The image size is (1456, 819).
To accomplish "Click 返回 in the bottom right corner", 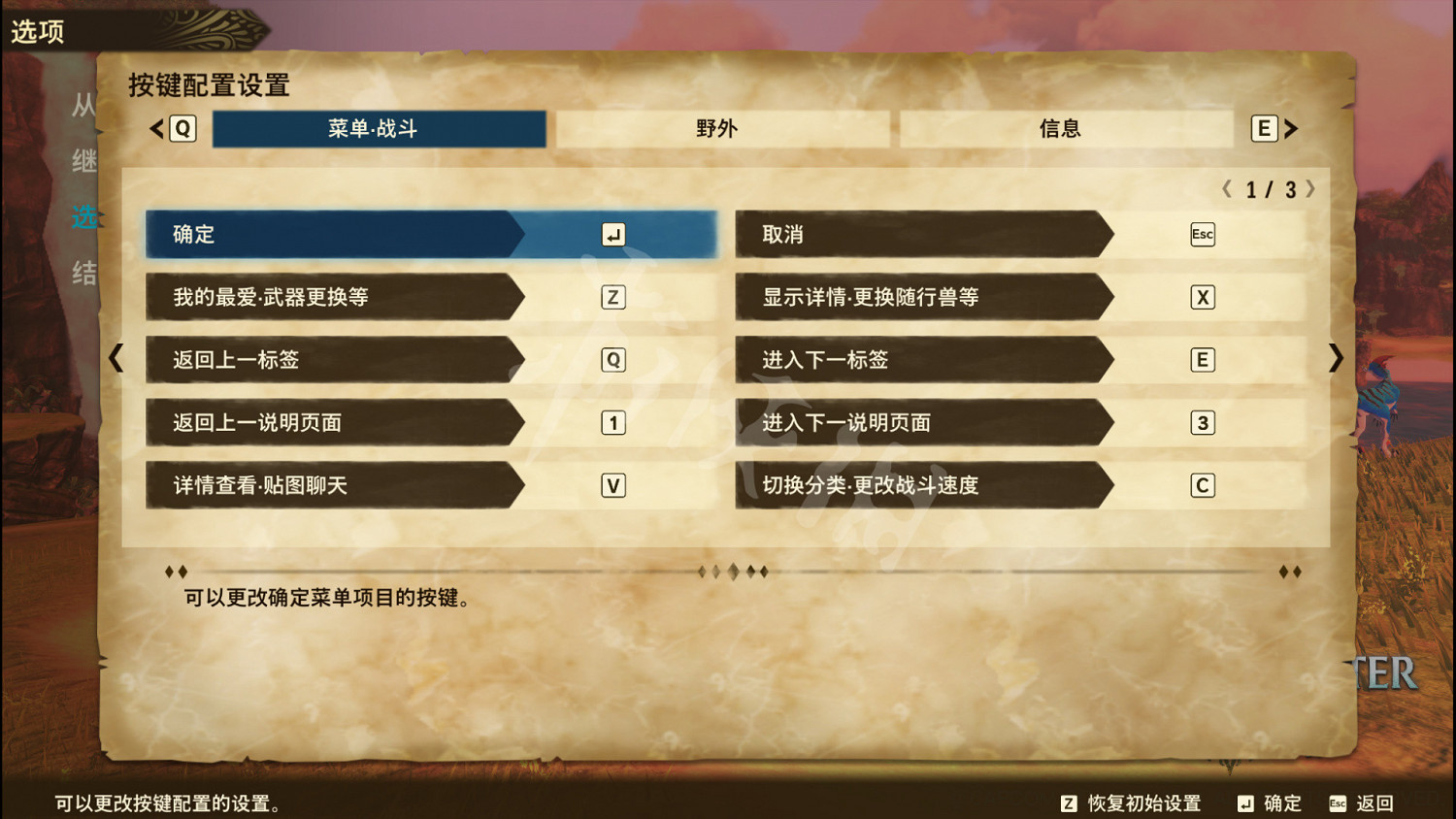I will 1373,803.
